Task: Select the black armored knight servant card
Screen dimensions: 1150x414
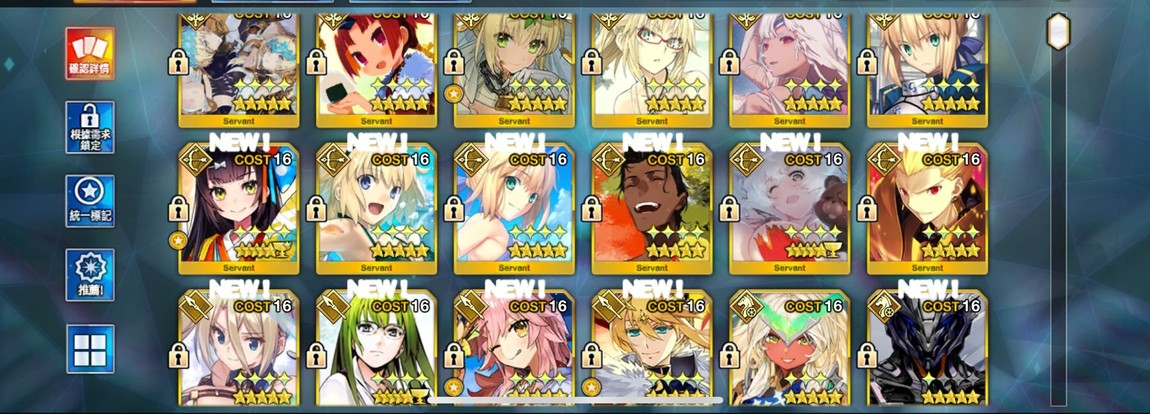Action: point(927,352)
